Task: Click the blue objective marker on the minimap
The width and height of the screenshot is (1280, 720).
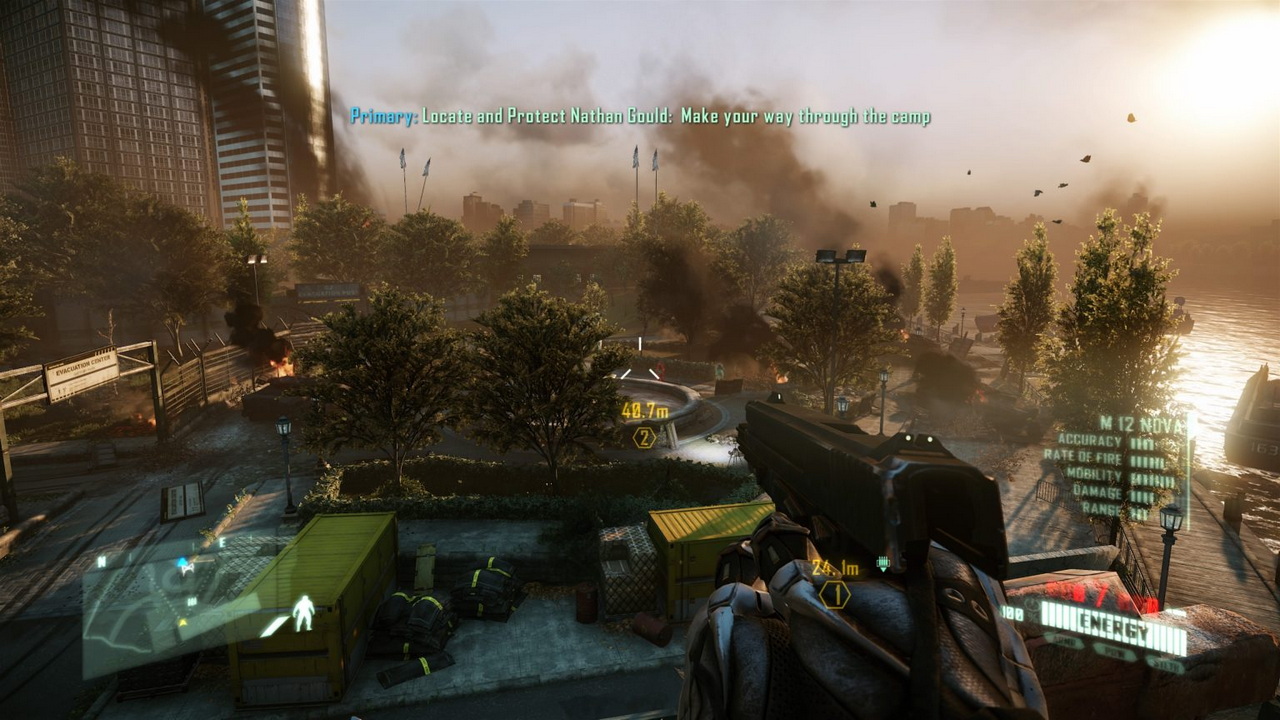Action: pos(184,565)
